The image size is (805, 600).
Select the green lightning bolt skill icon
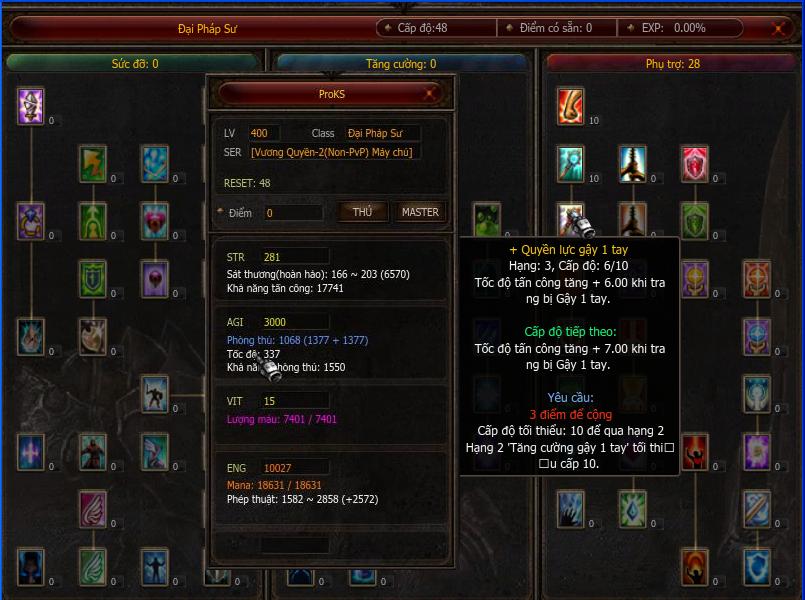[93, 163]
